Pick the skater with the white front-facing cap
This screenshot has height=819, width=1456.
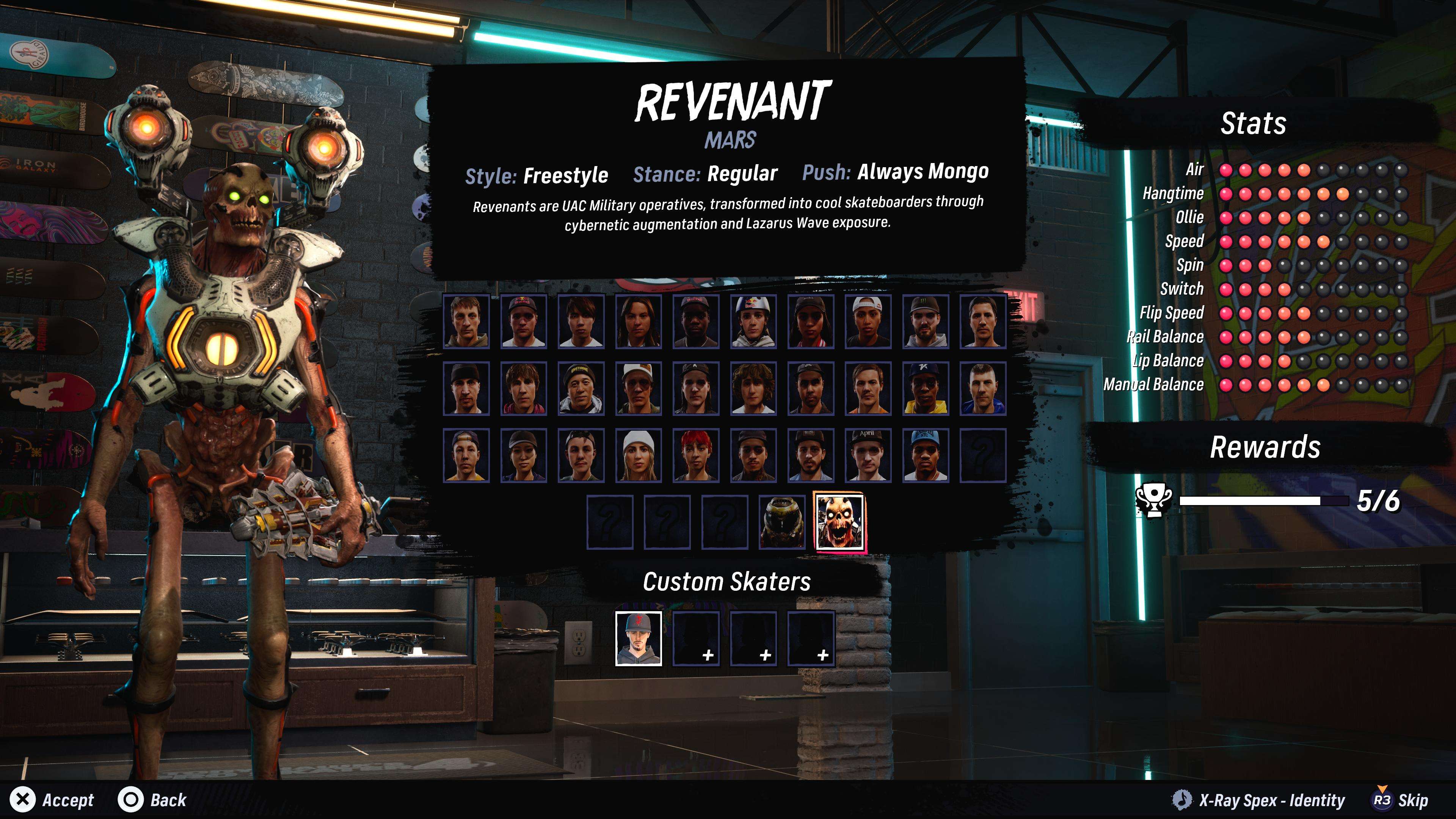click(x=638, y=389)
